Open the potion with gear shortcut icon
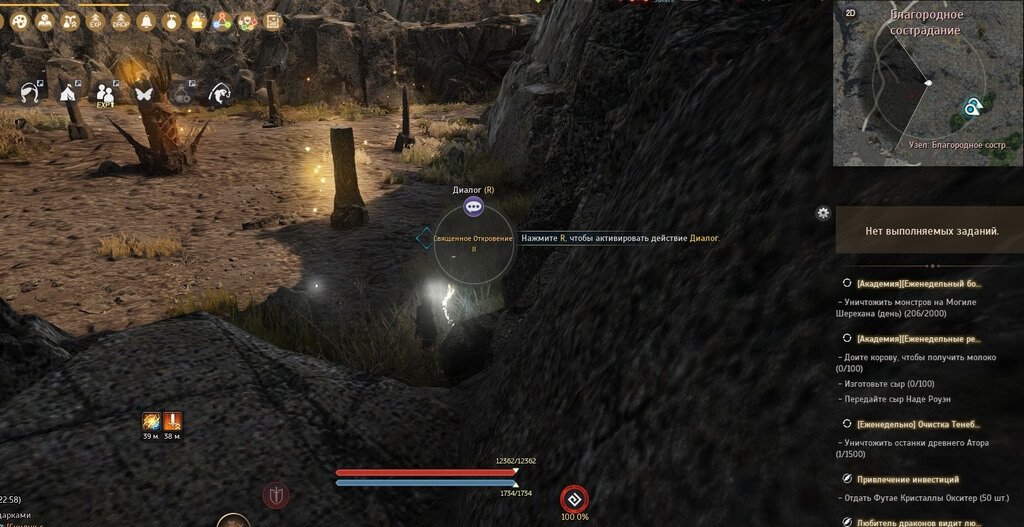This screenshot has height=527, width=1024. coord(181,93)
